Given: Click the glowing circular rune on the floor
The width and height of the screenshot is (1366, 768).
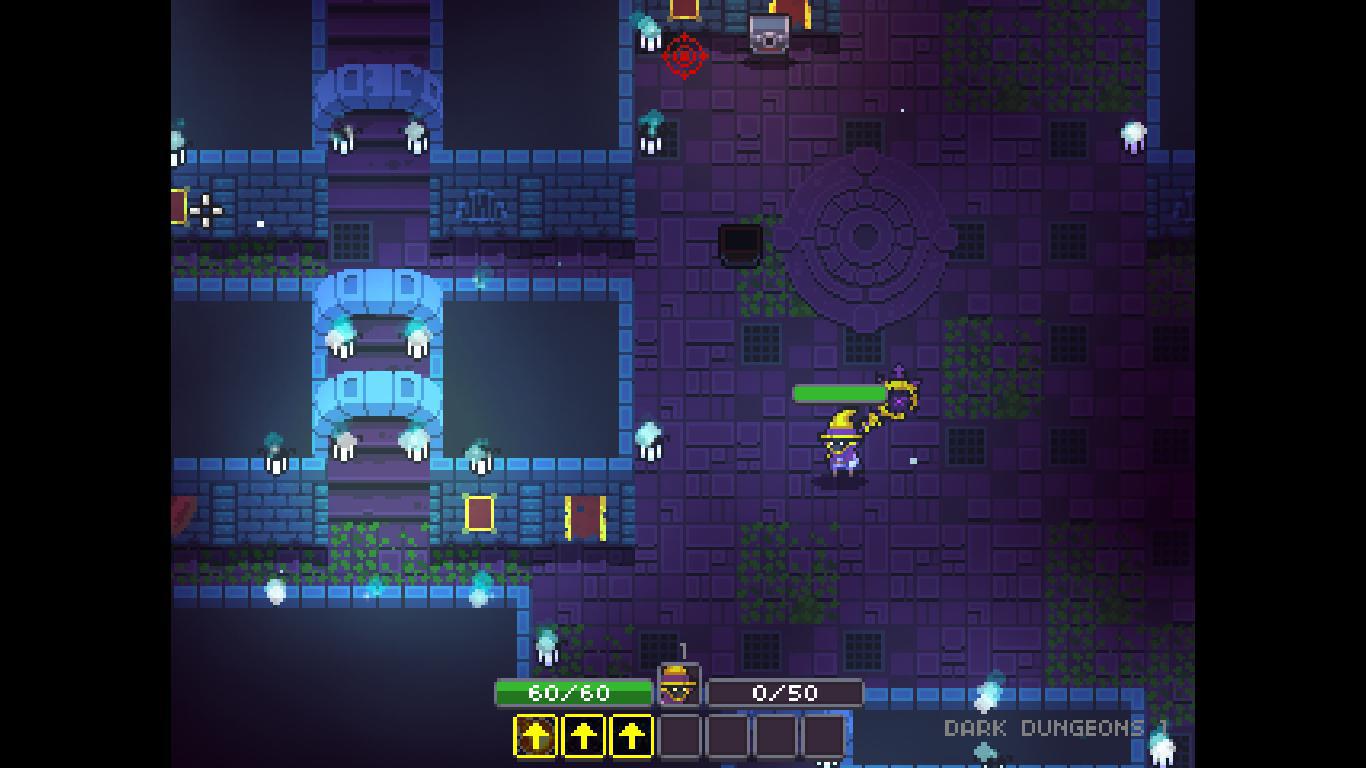Looking at the screenshot, I should click(x=866, y=238).
